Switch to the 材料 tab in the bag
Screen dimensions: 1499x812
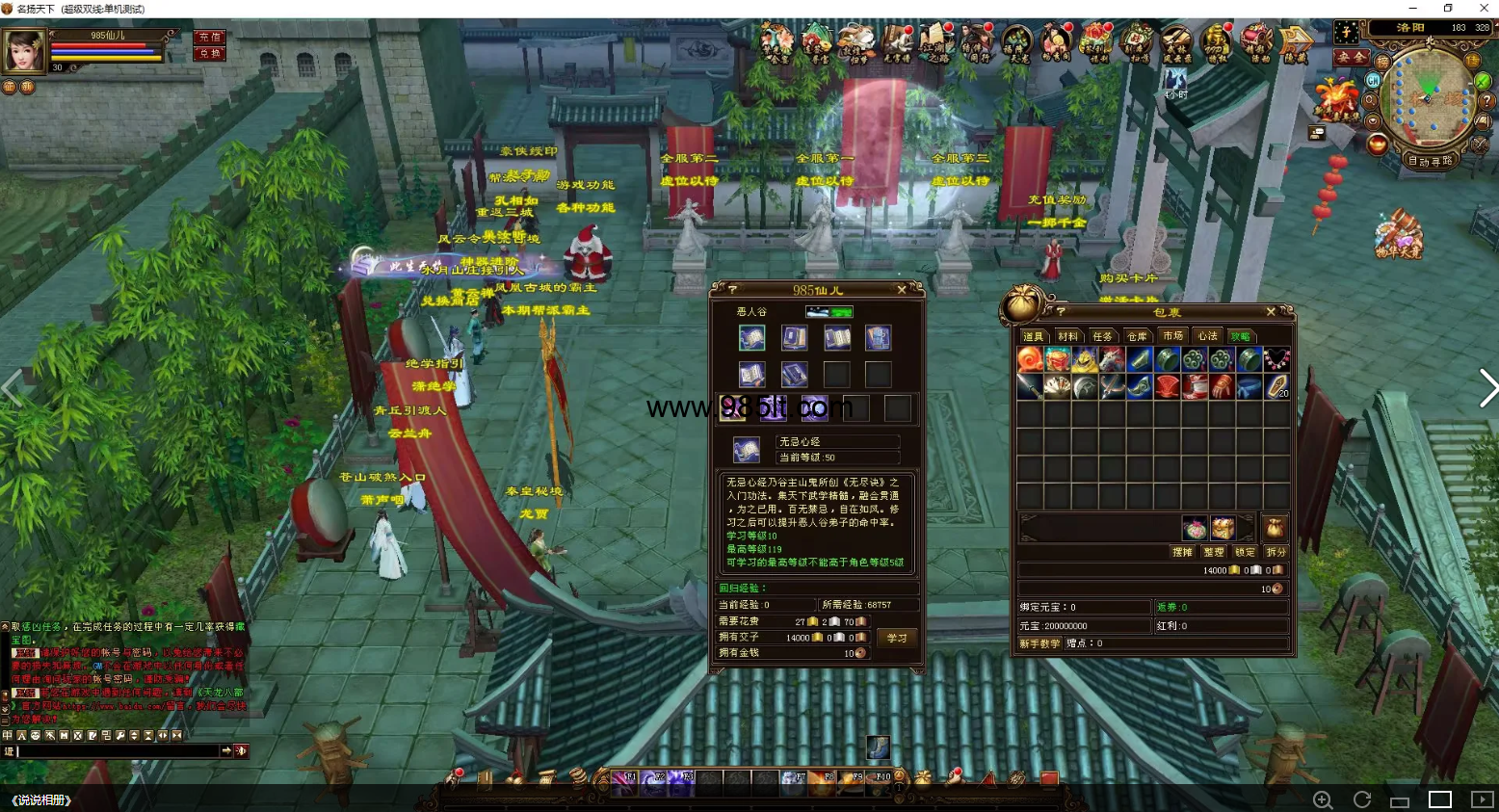click(x=1067, y=336)
